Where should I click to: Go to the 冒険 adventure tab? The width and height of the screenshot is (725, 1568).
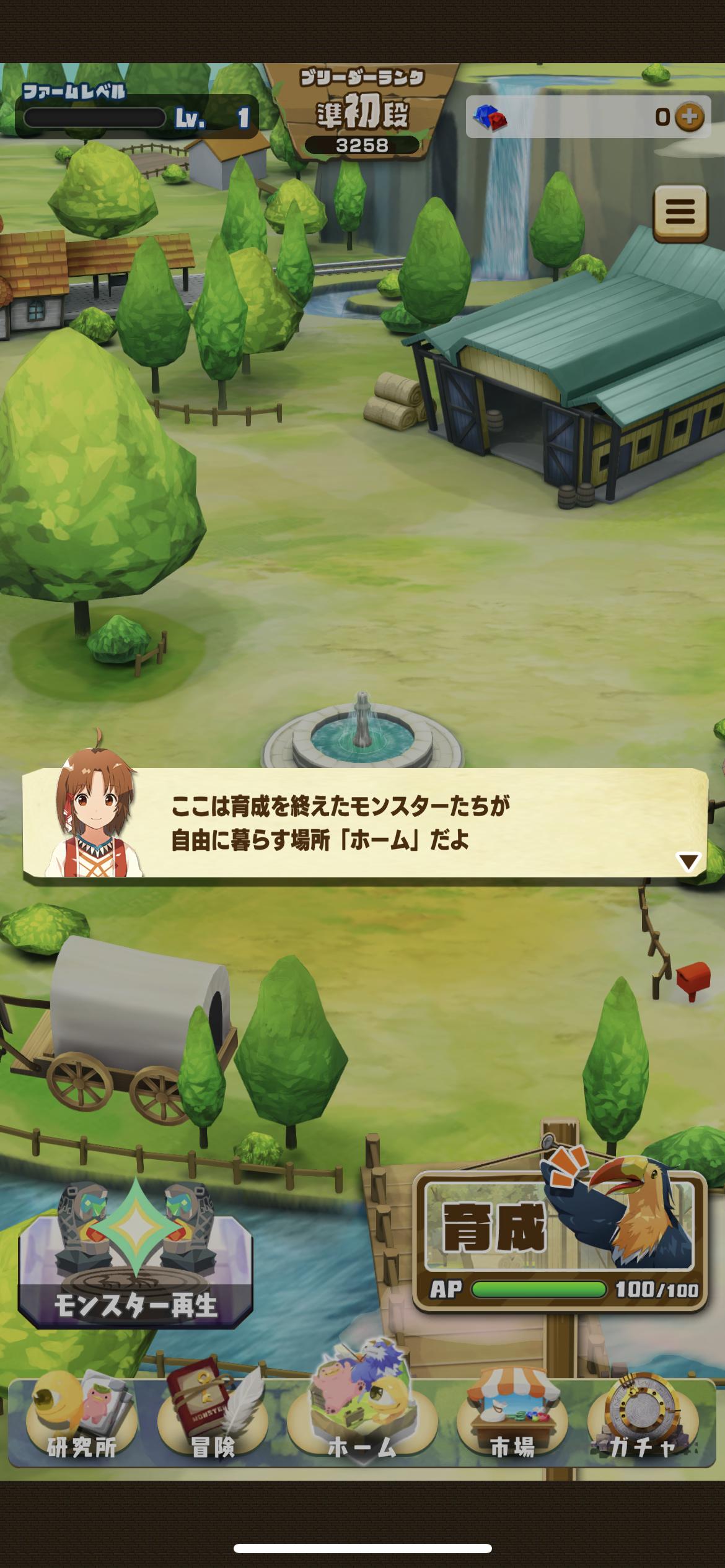213,1426
